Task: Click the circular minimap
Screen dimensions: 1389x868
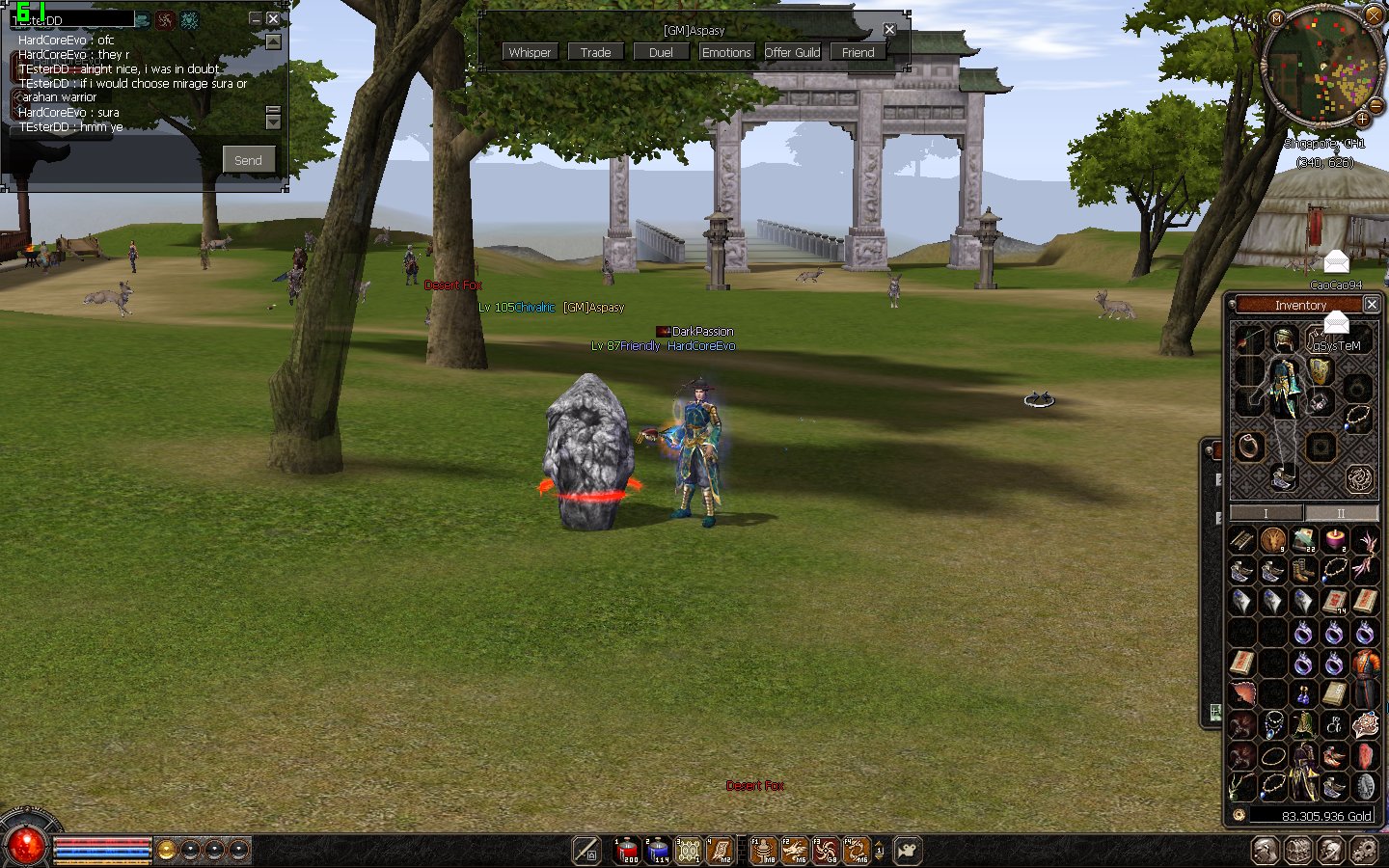Action: [1321, 66]
